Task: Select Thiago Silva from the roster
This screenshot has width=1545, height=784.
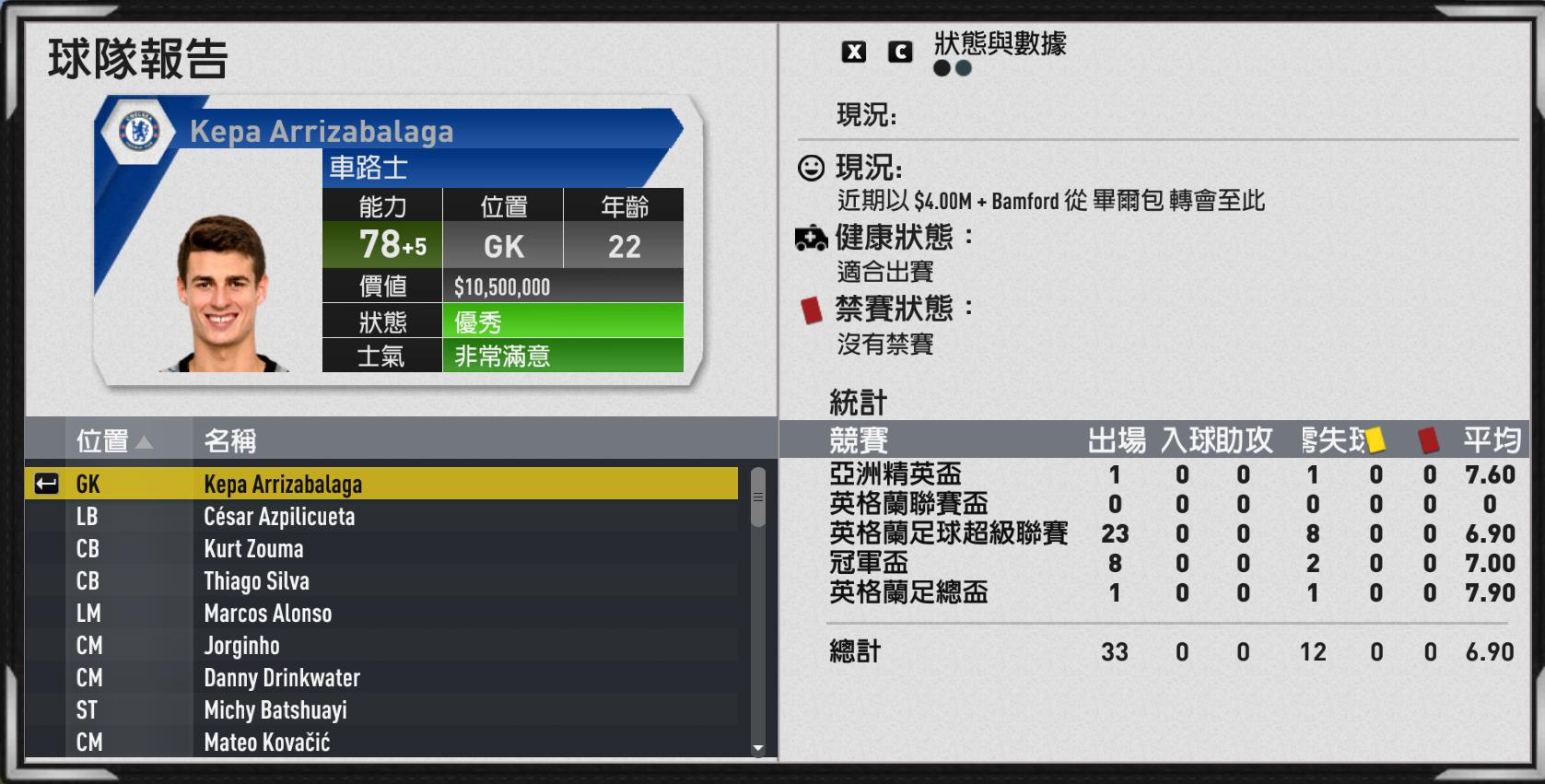Action: coord(258,581)
